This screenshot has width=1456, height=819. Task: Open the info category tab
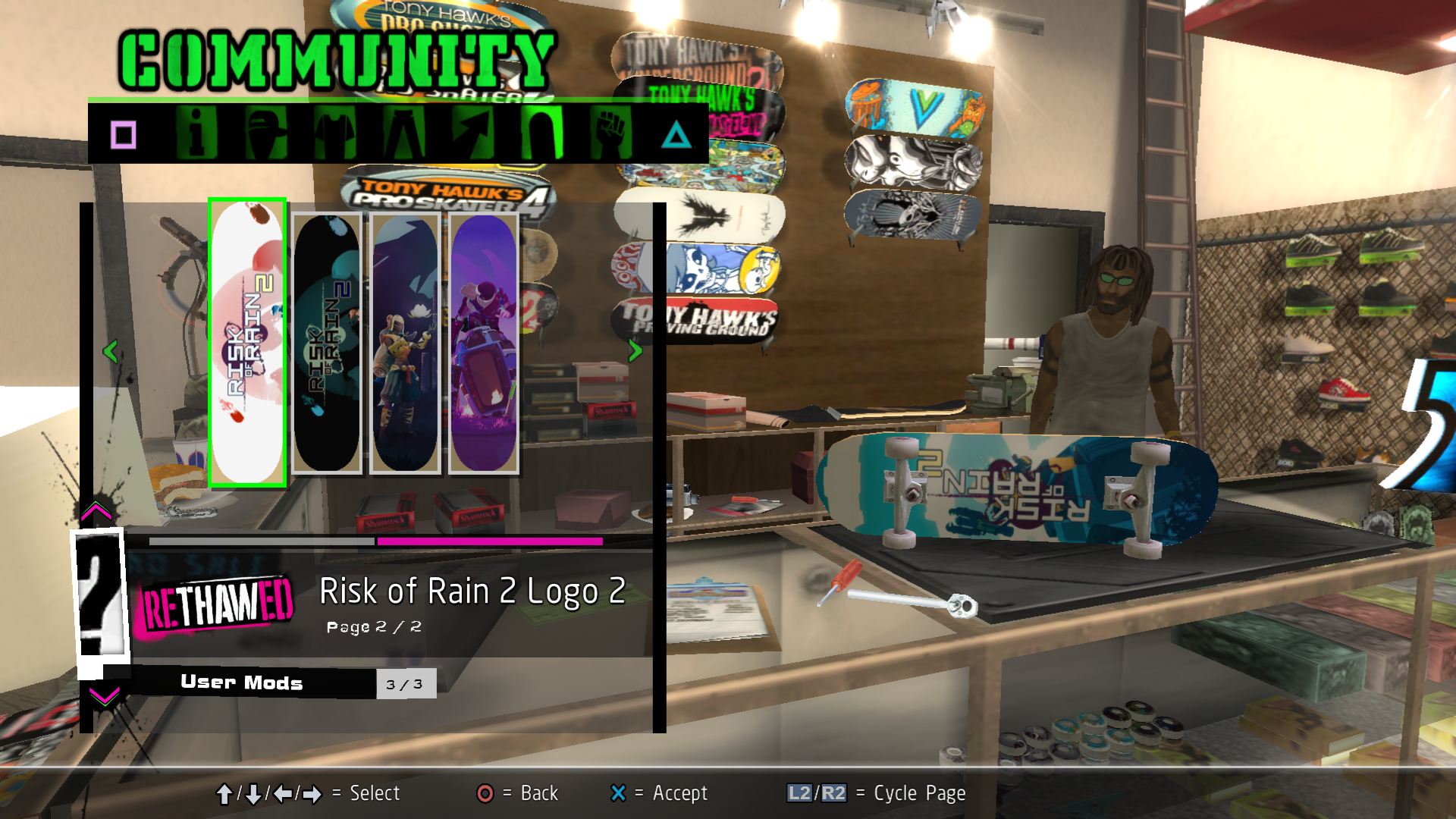[x=196, y=133]
